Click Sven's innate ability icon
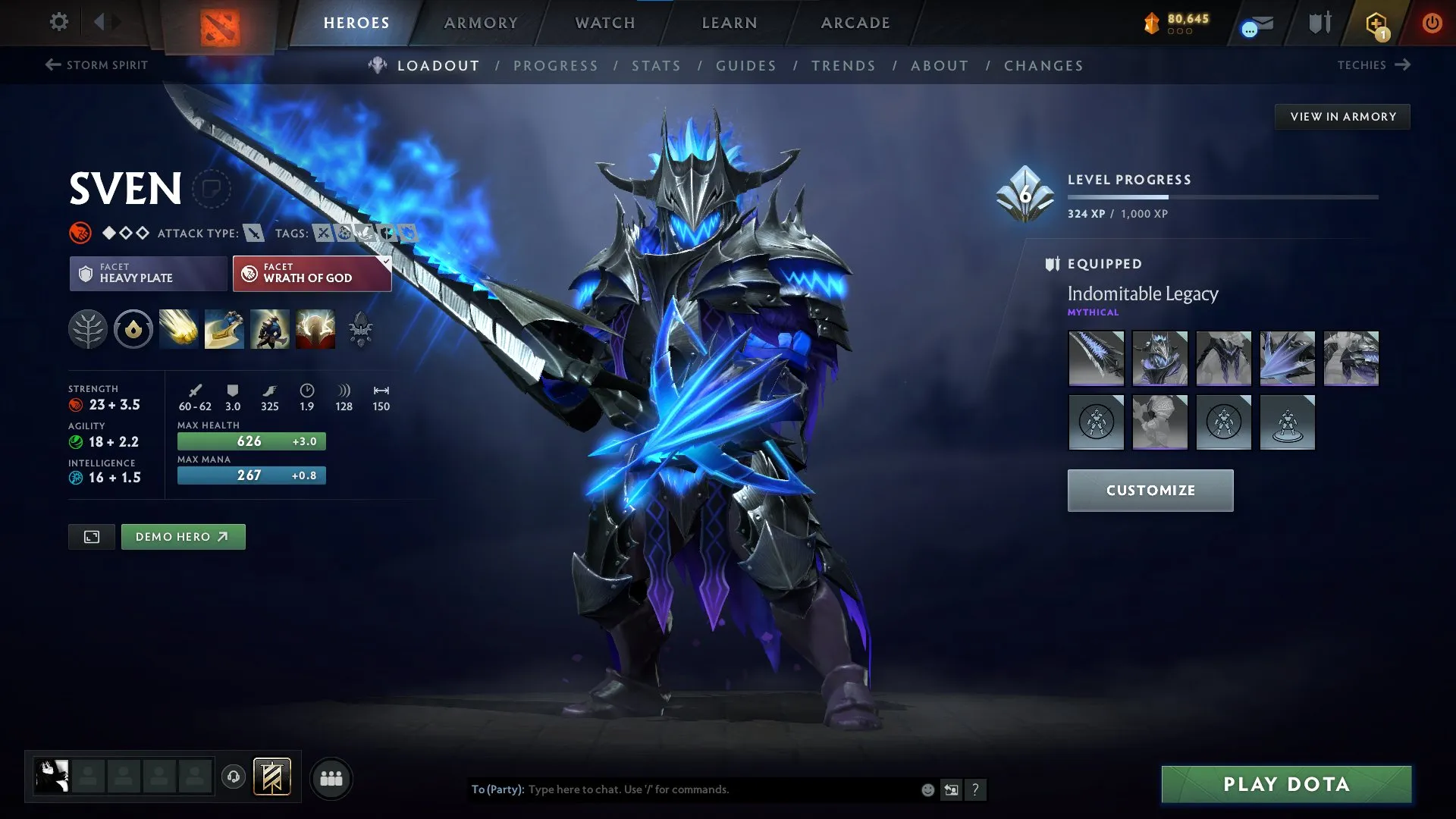1456x819 pixels. click(133, 329)
